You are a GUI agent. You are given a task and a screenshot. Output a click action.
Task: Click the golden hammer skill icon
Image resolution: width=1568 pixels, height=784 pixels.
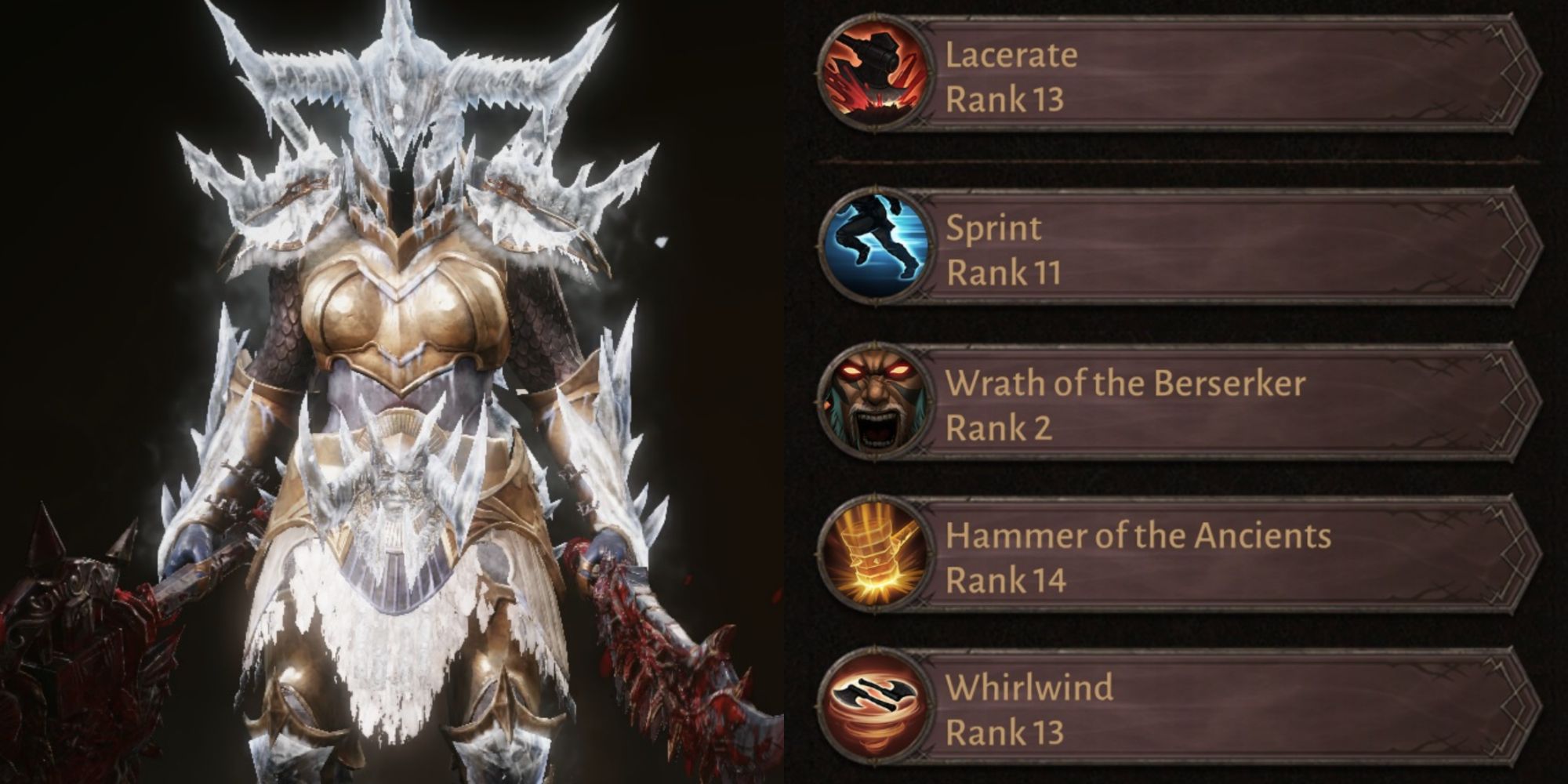(x=876, y=557)
